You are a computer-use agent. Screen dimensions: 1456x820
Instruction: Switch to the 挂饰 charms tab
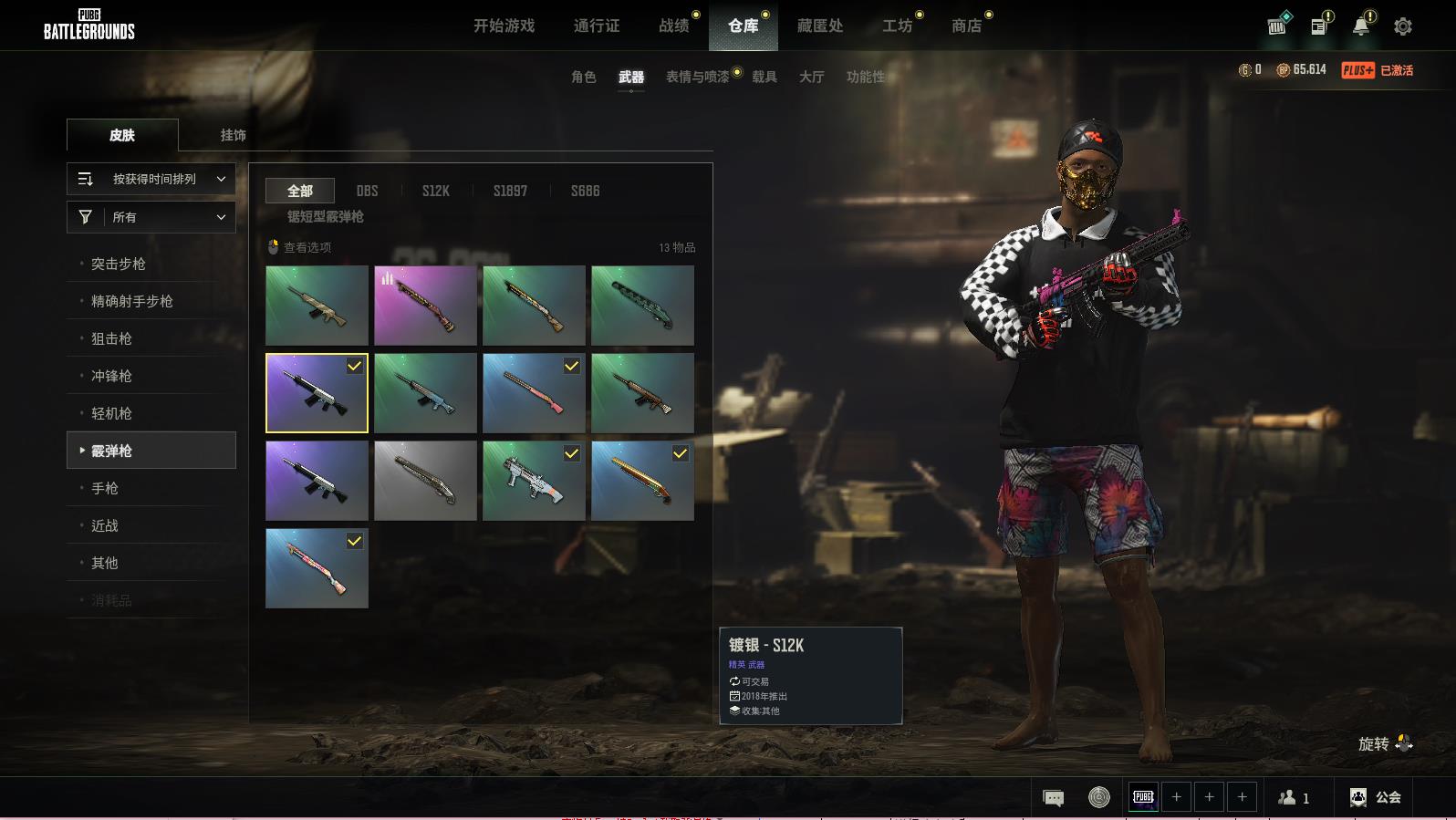point(233,135)
